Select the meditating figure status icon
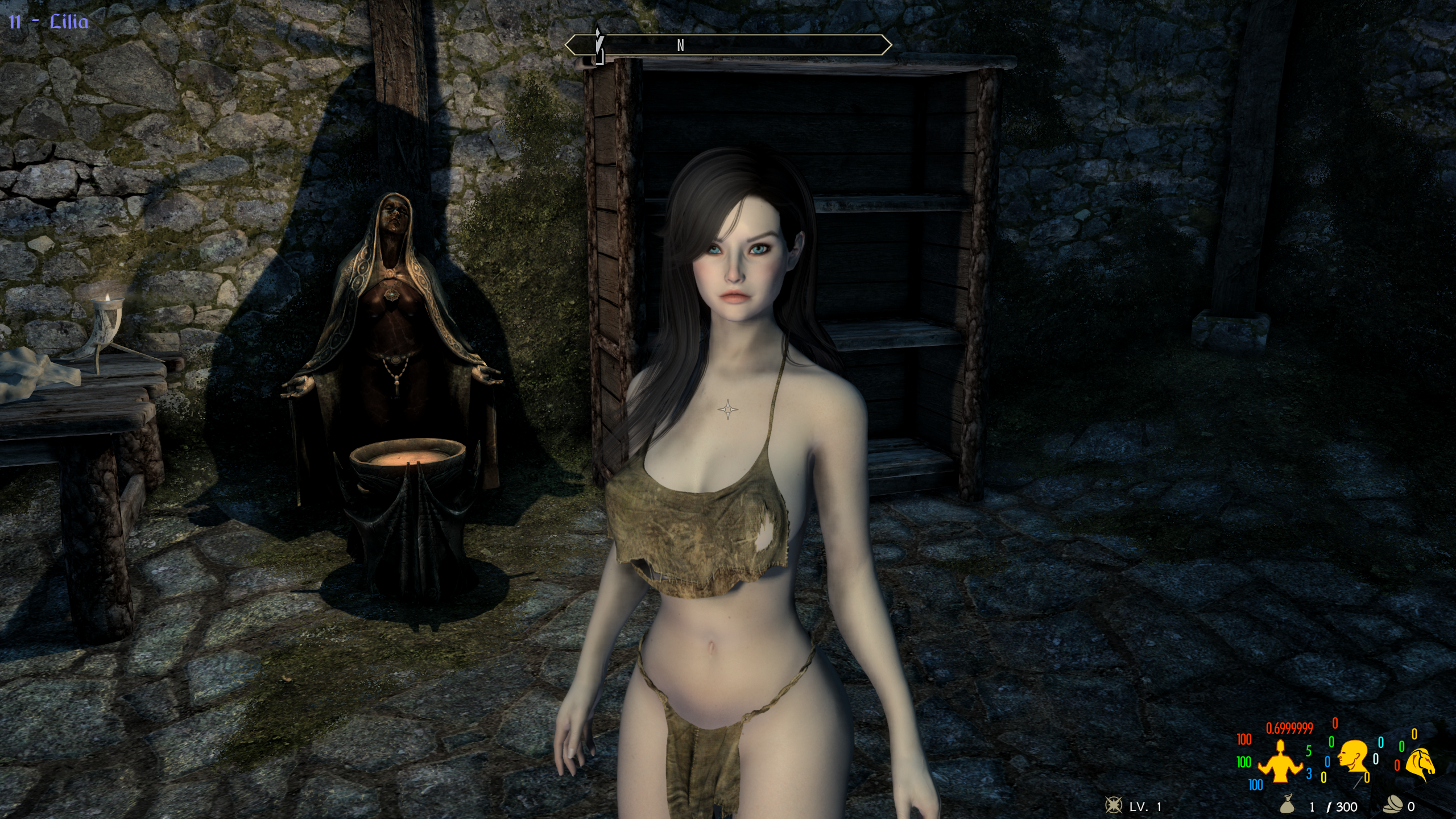The width and height of the screenshot is (1456, 819). 1280,760
